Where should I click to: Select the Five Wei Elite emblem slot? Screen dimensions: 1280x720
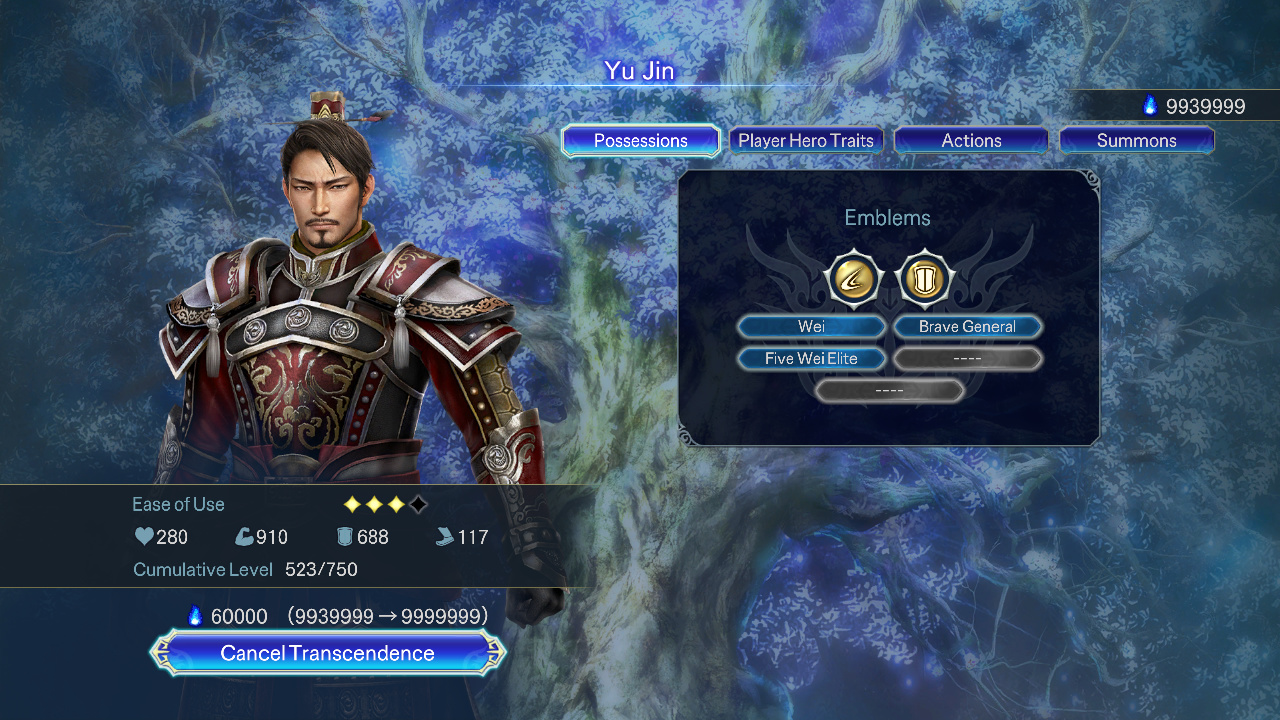click(x=811, y=358)
